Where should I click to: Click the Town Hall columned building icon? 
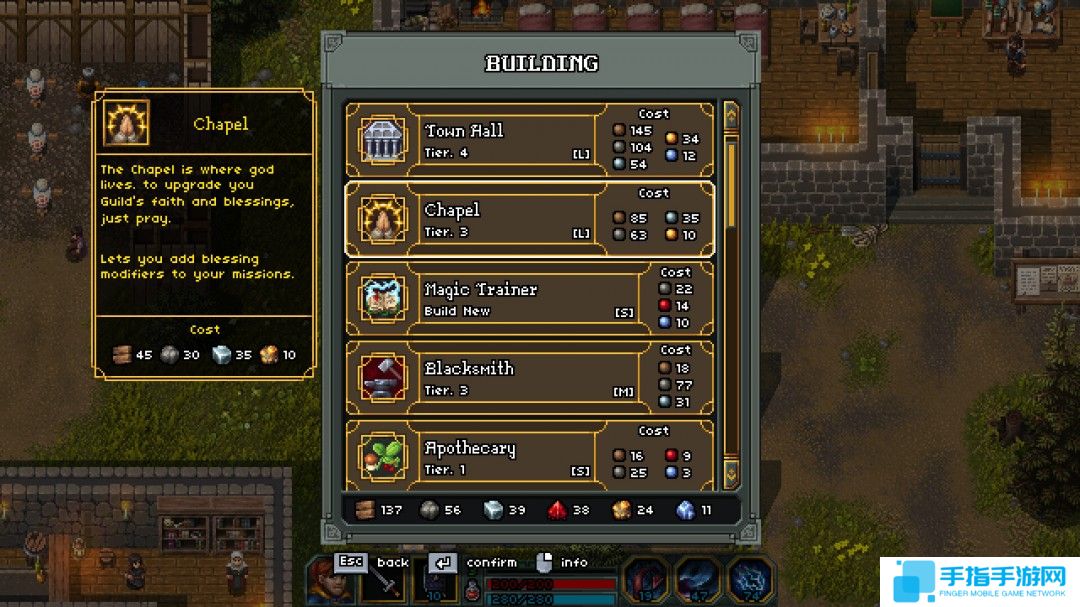click(381, 140)
